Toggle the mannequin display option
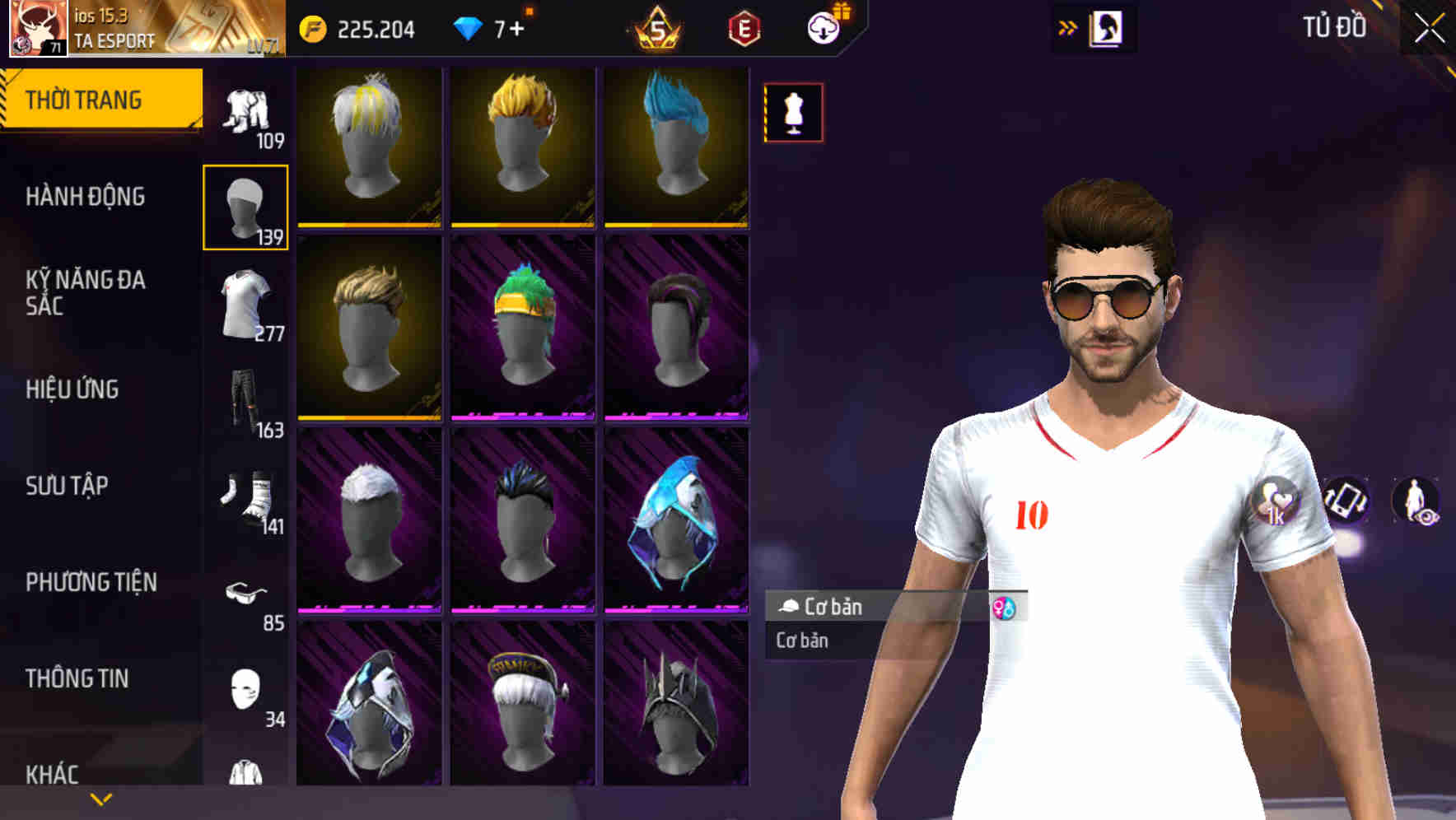Image resolution: width=1456 pixels, height=820 pixels. [x=792, y=113]
